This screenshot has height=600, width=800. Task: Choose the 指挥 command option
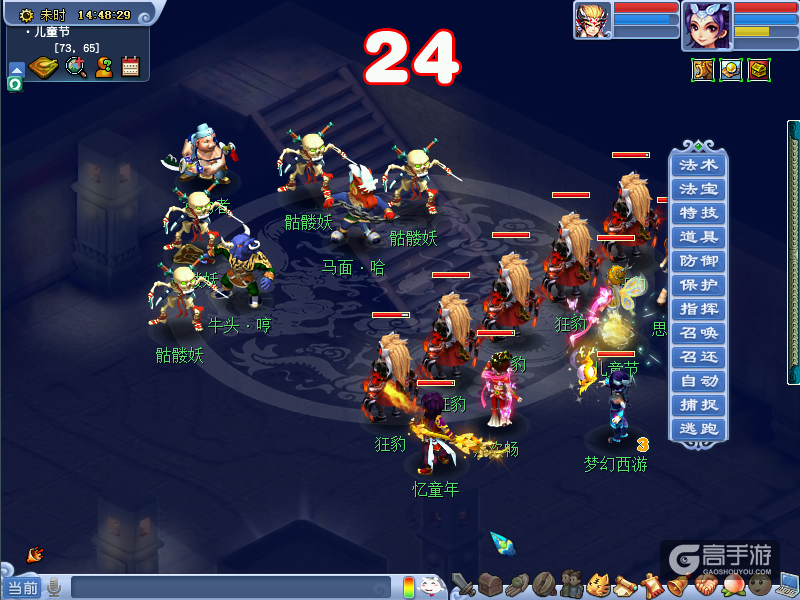point(698,309)
